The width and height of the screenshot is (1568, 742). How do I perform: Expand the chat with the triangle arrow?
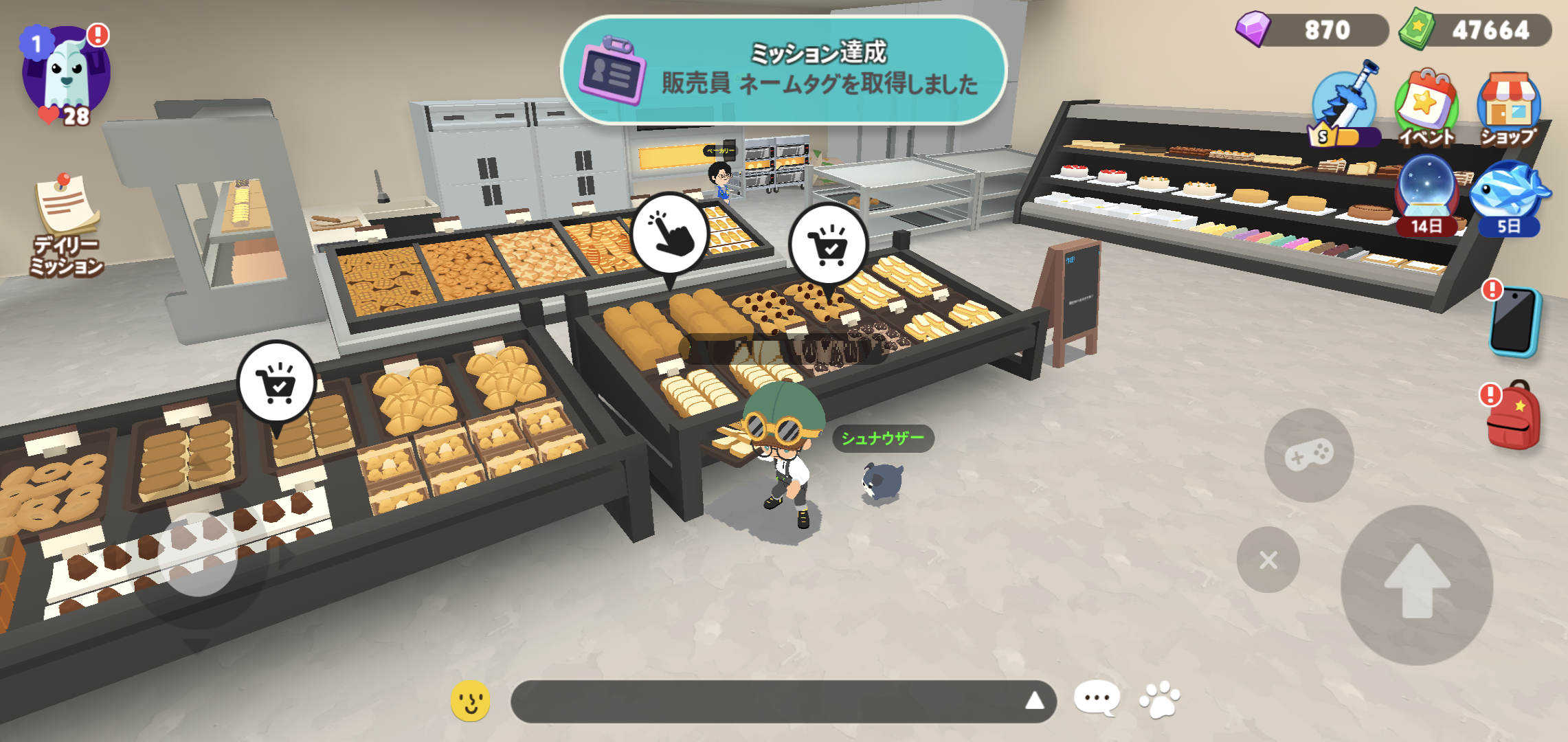[1035, 701]
